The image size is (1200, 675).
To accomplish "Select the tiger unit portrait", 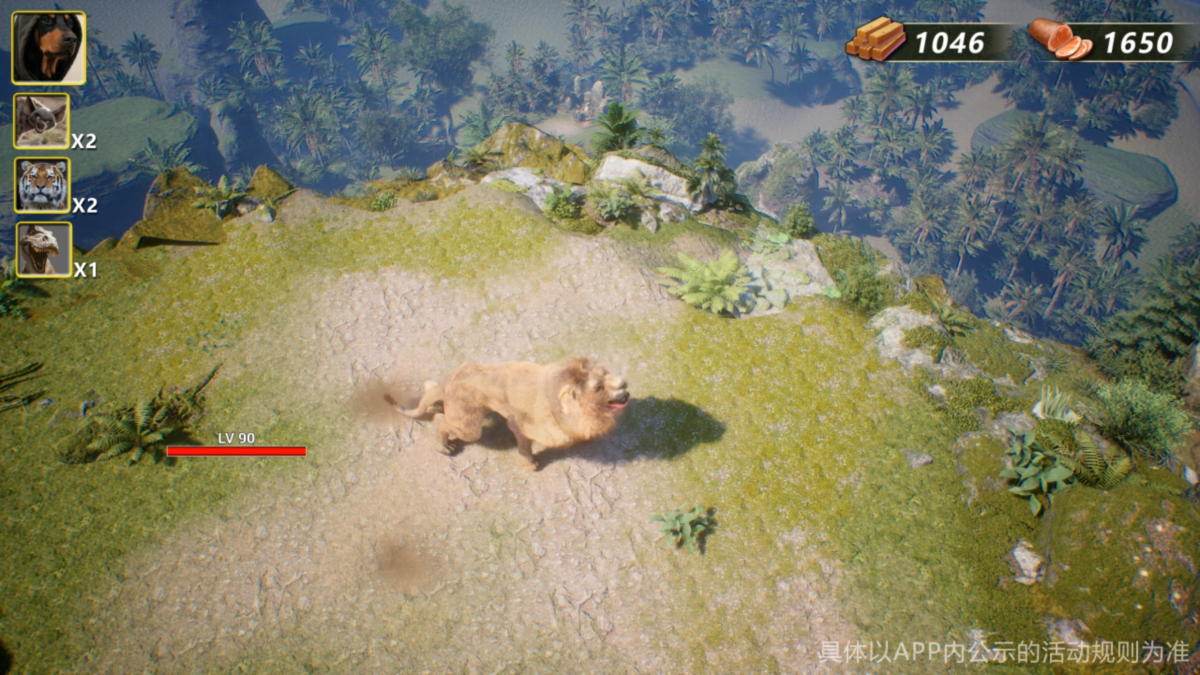I will [x=42, y=185].
